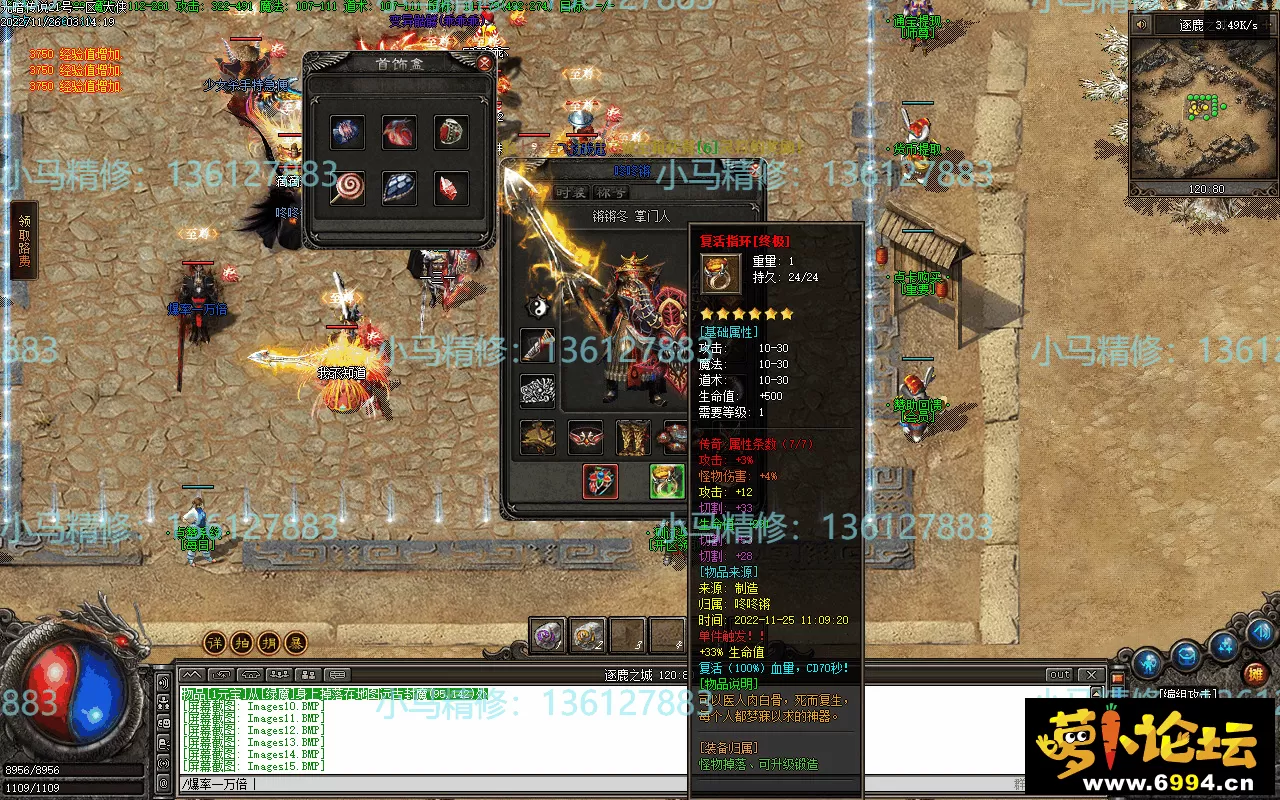This screenshot has height=800, width=1280.
Task: Click the round 捐 donate button
Action: coord(268,642)
